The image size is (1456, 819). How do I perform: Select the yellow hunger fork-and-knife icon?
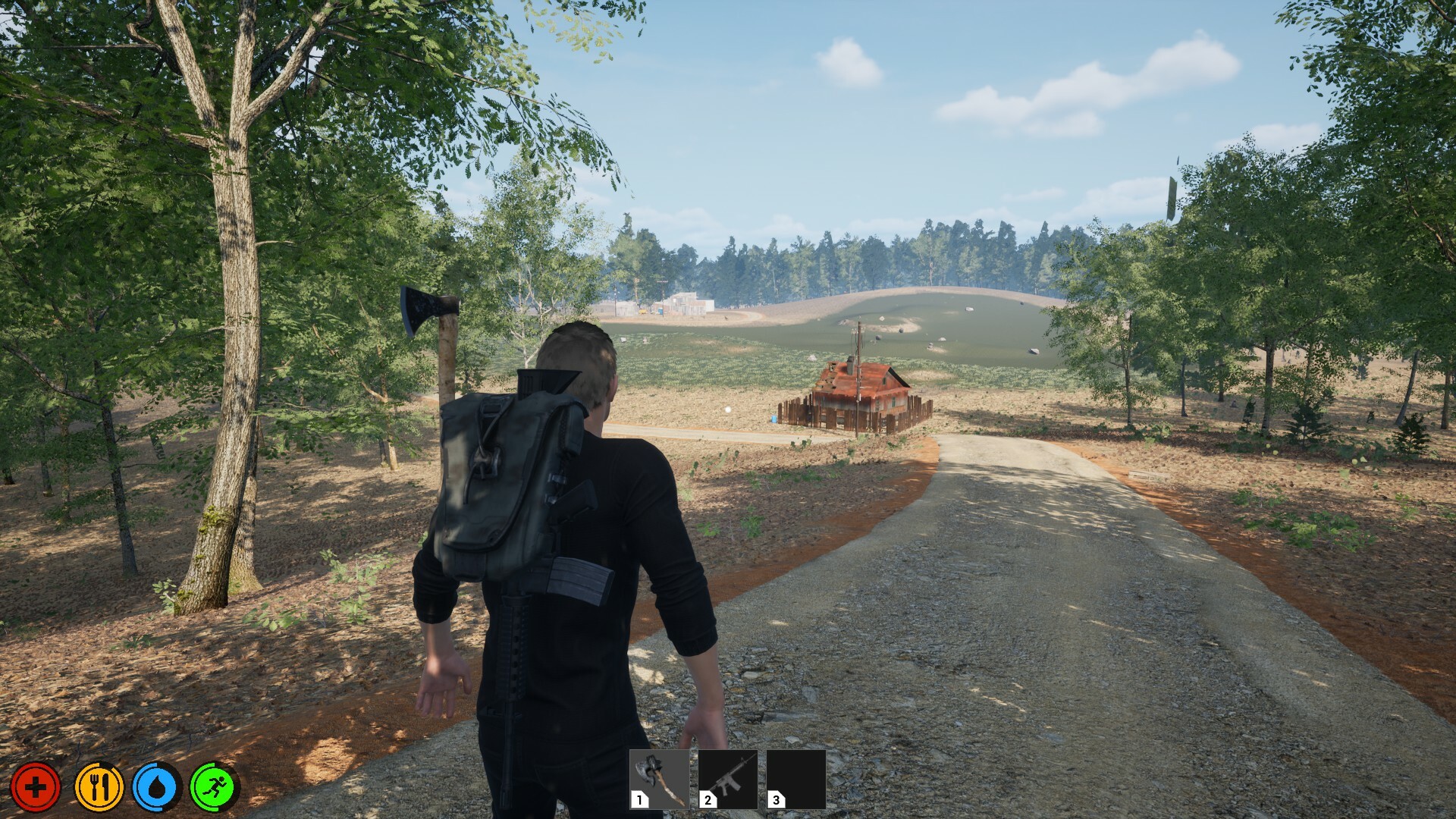click(97, 786)
